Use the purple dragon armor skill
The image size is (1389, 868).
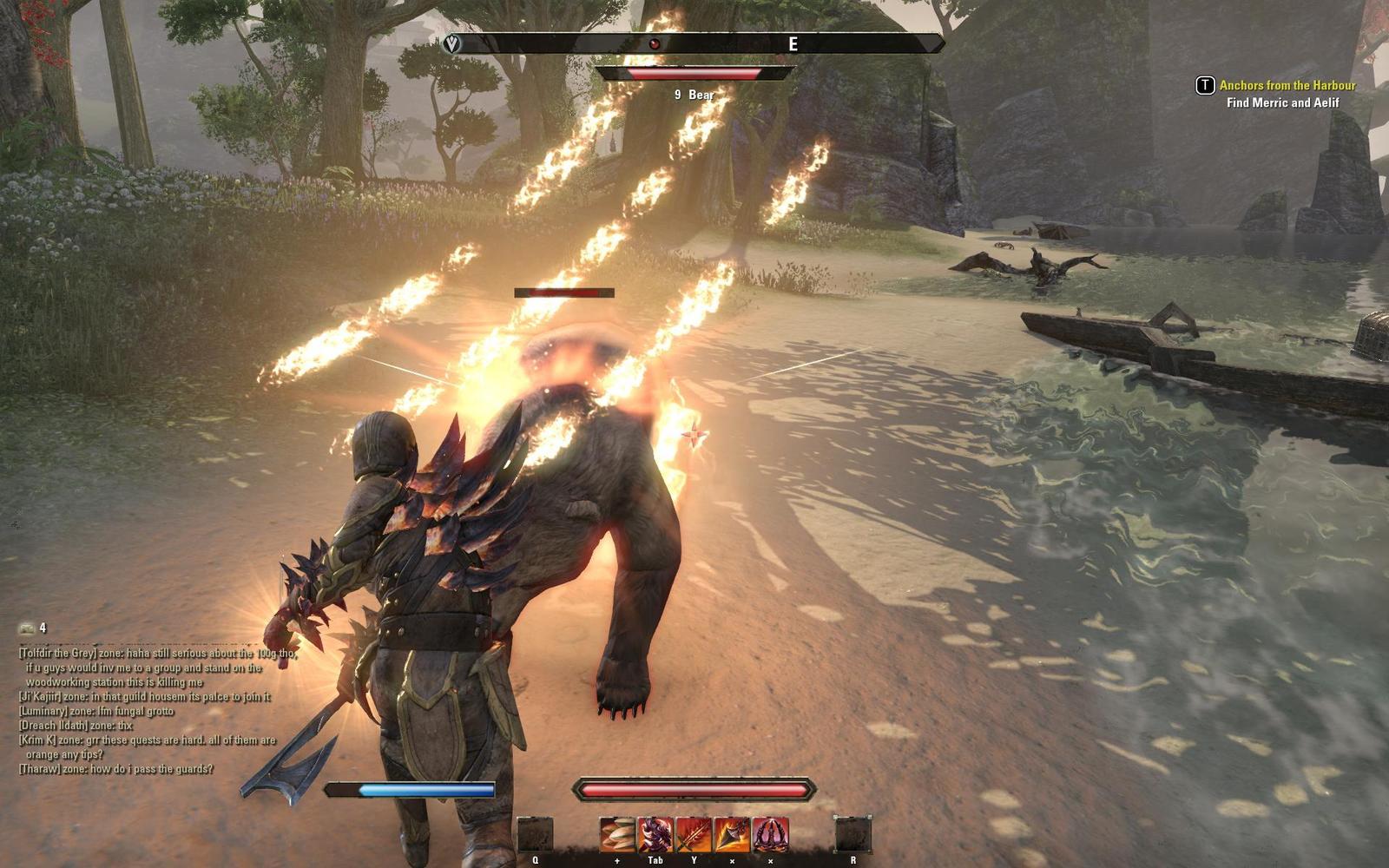[655, 835]
